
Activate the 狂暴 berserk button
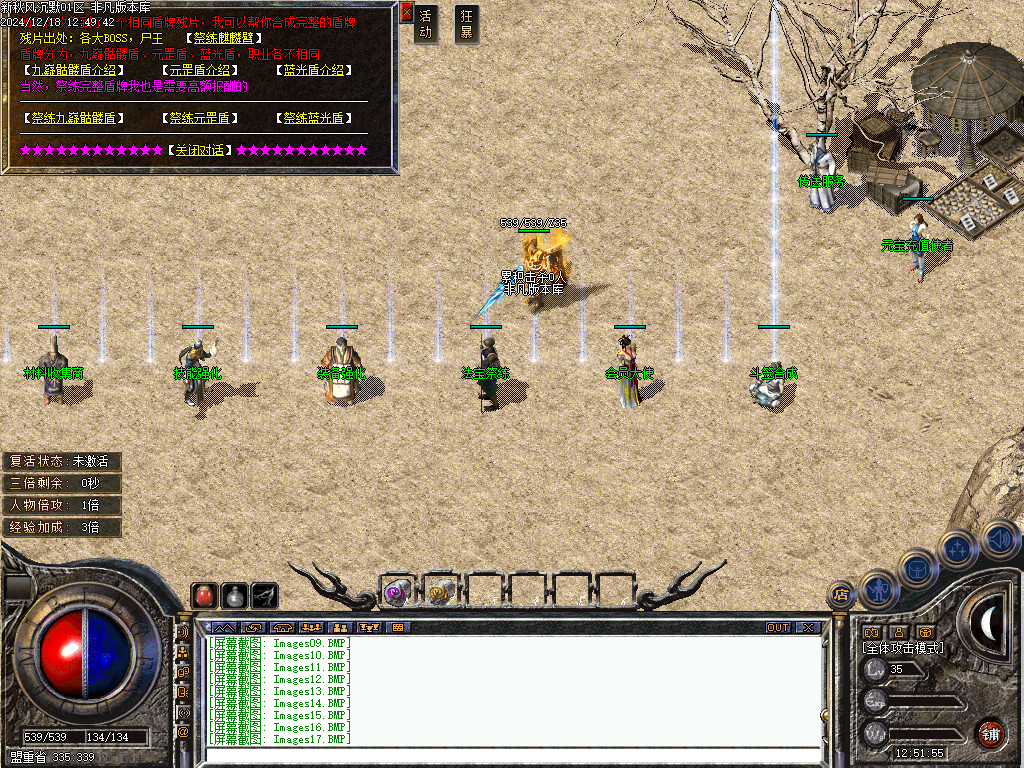[466, 24]
